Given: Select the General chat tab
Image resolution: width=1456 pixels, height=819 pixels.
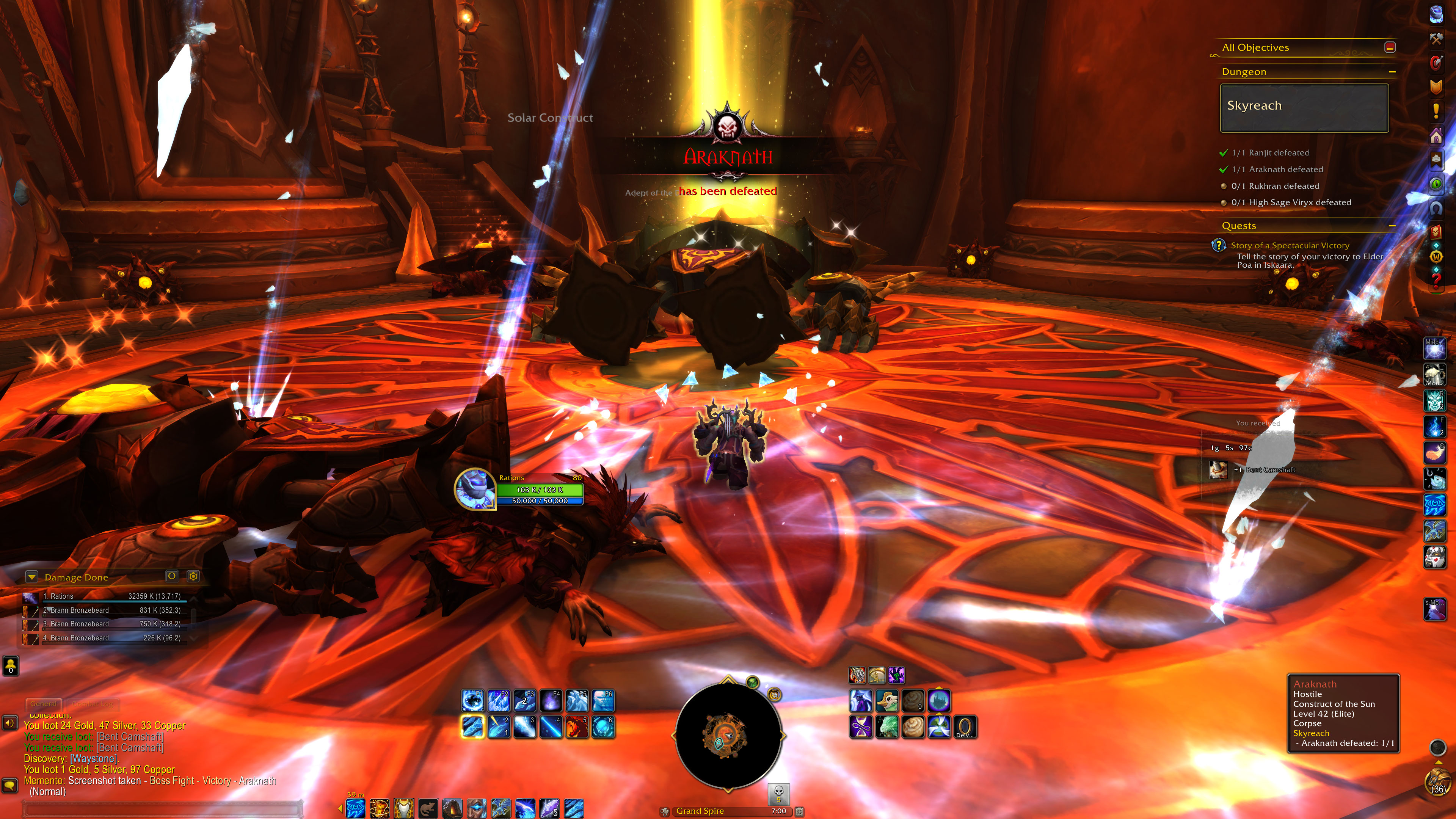Looking at the screenshot, I should [x=44, y=704].
